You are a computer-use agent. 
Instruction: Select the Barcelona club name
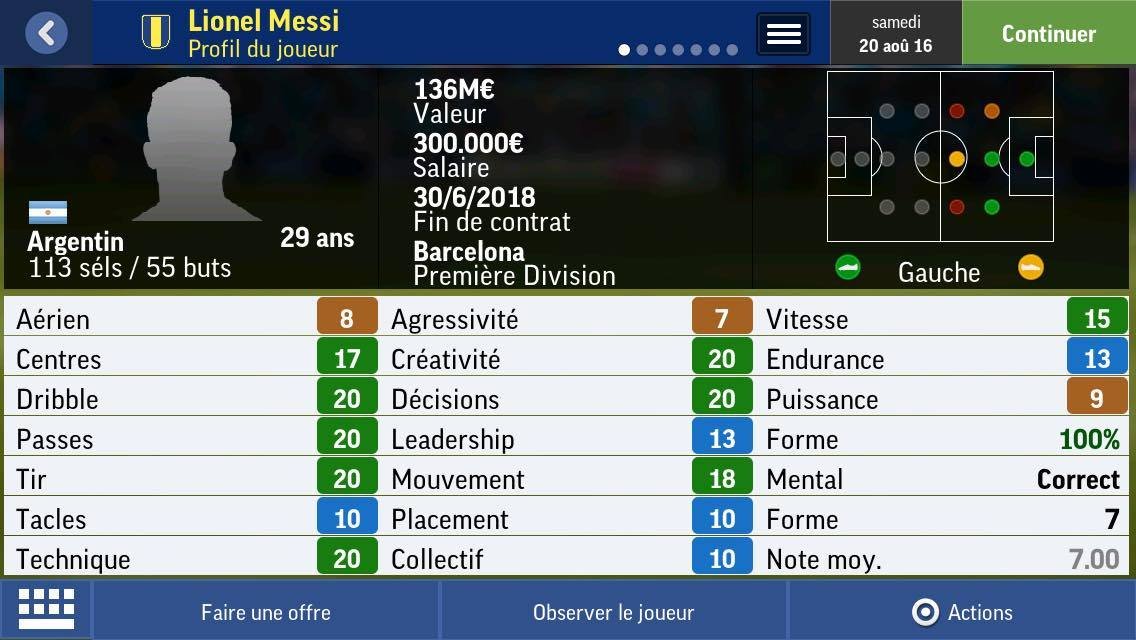tap(469, 251)
